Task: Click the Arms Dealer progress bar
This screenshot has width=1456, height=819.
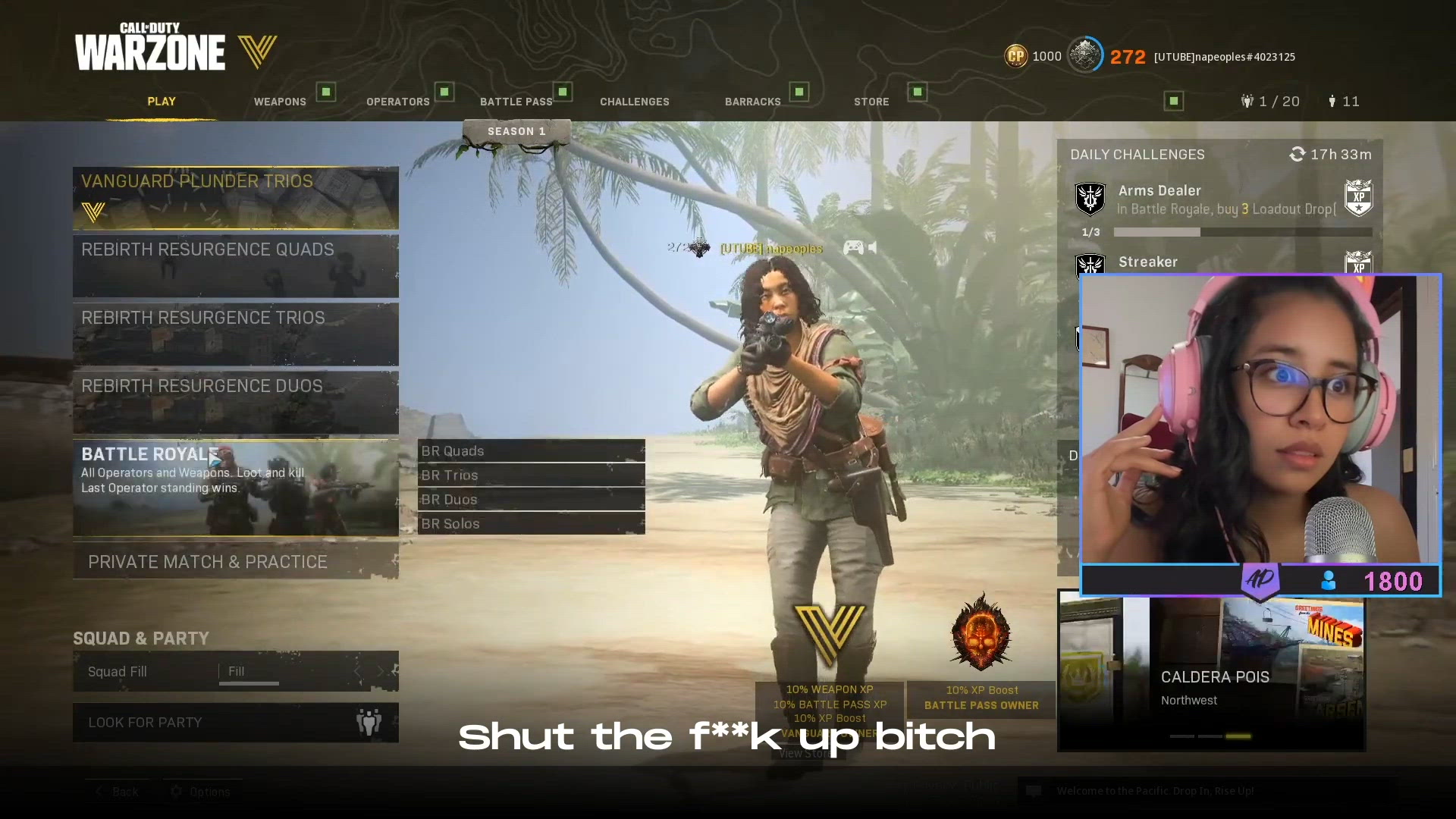Action: pos(1242,232)
